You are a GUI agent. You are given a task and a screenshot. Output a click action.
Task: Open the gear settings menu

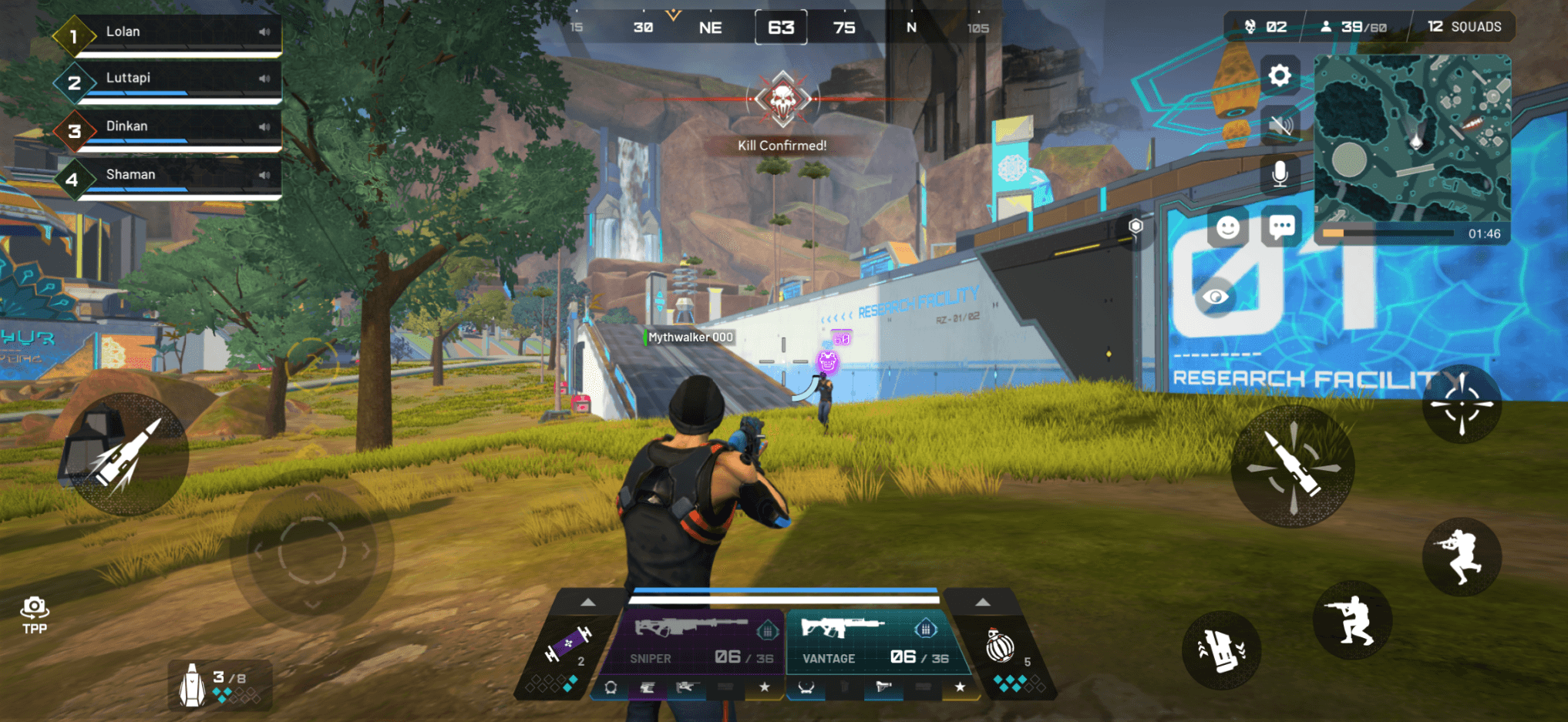tap(1280, 76)
